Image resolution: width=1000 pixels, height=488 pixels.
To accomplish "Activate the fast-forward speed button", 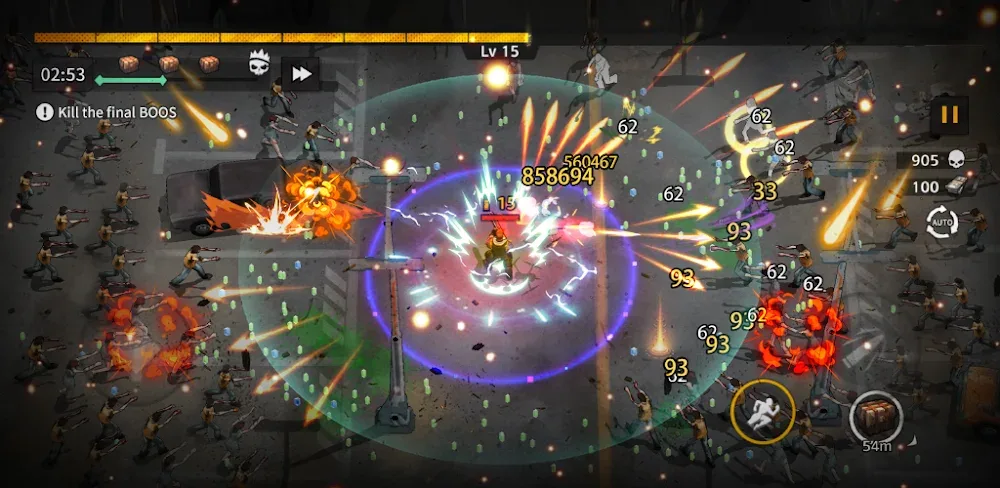I will (299, 72).
